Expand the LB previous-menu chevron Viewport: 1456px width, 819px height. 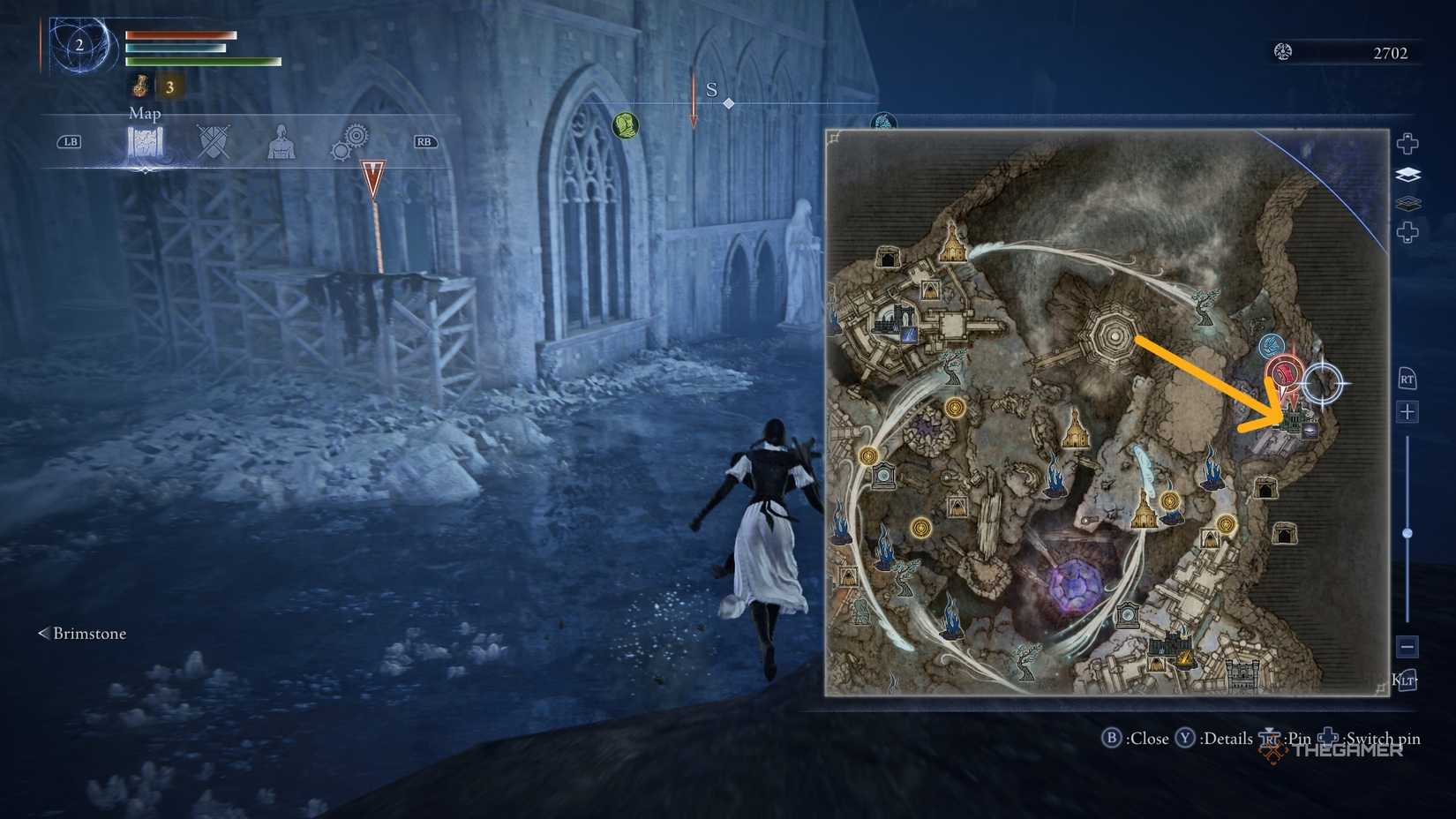71,141
